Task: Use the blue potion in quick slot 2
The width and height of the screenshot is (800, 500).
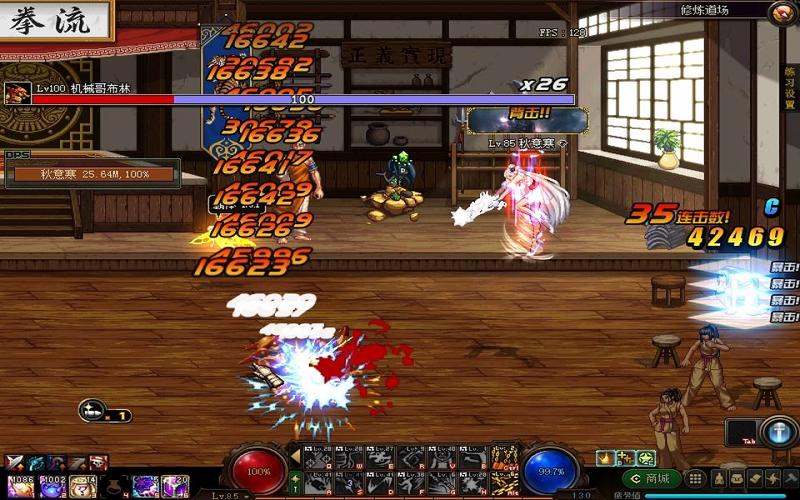Action: pos(52,485)
